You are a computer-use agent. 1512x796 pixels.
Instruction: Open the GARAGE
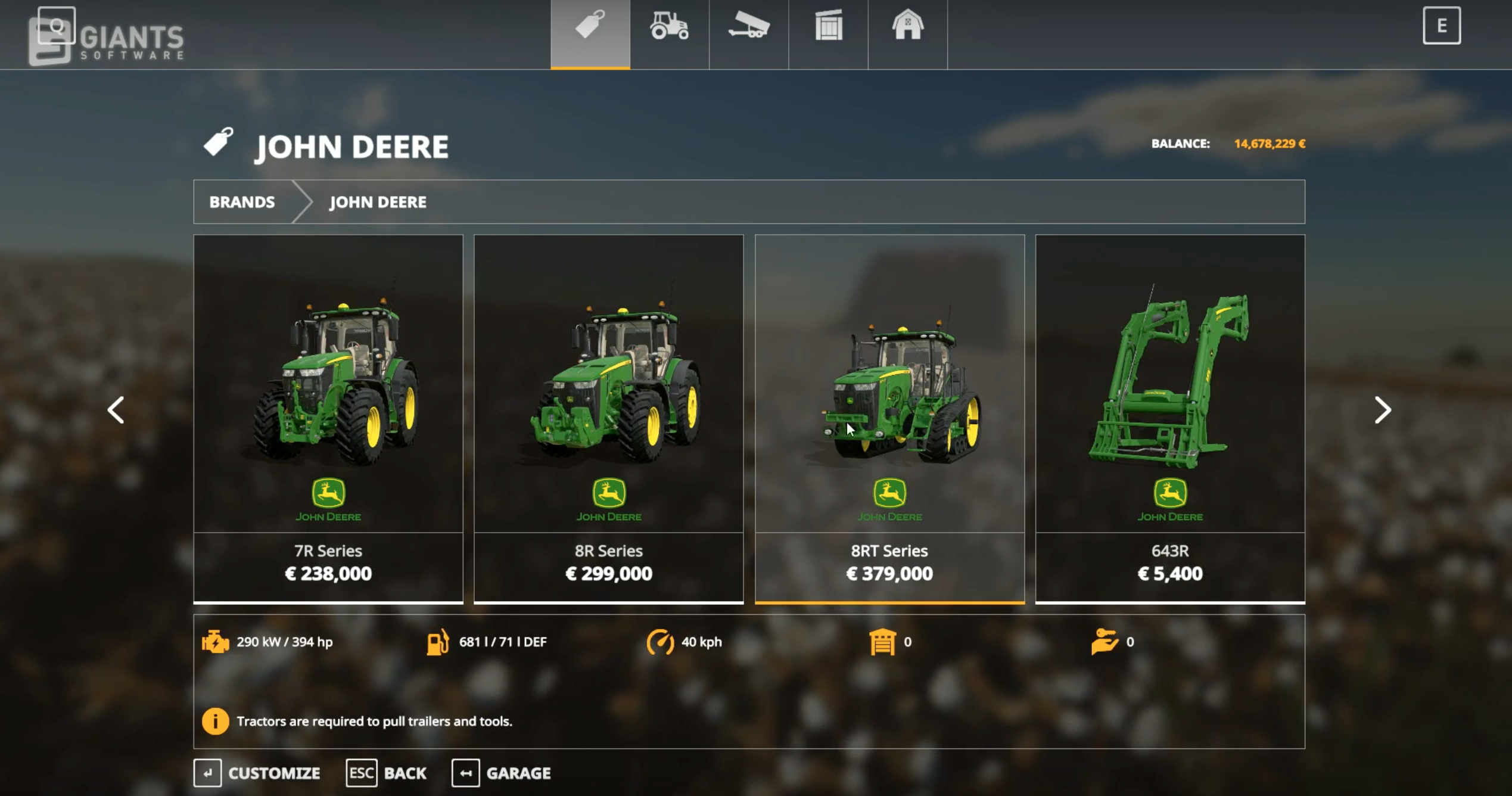(x=502, y=773)
